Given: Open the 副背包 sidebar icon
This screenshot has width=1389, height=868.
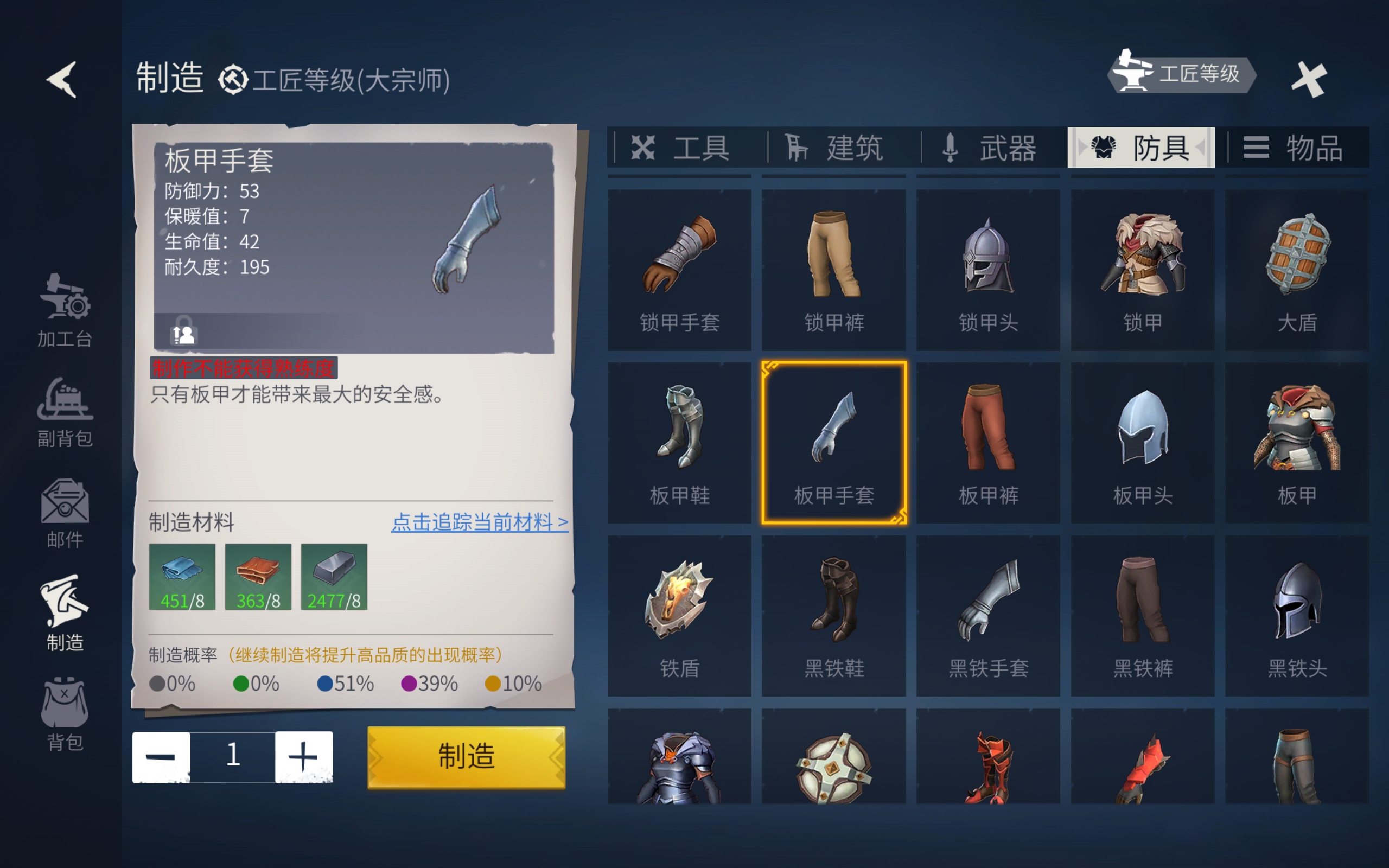Looking at the screenshot, I should point(65,407).
